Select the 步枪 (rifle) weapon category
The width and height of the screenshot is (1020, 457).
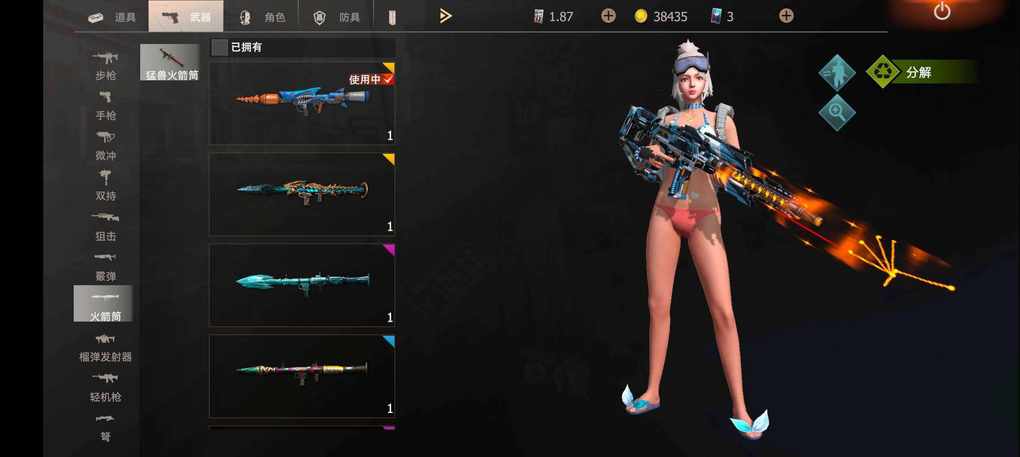tap(105, 65)
